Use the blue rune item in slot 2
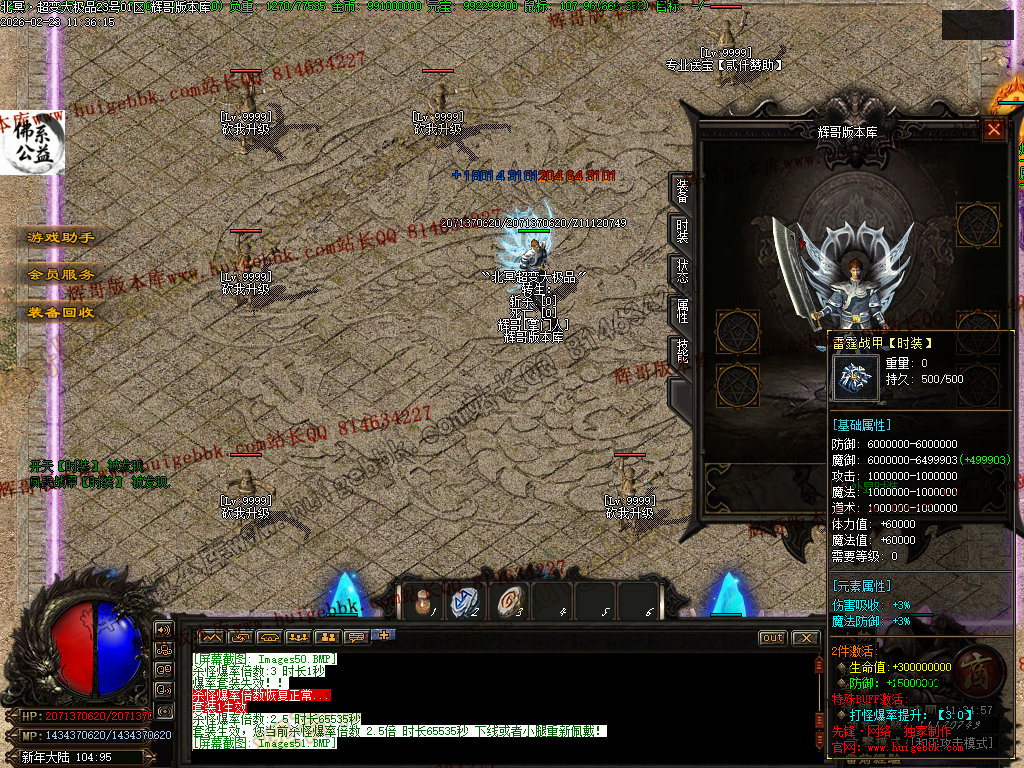1024x768 pixels. (x=465, y=603)
